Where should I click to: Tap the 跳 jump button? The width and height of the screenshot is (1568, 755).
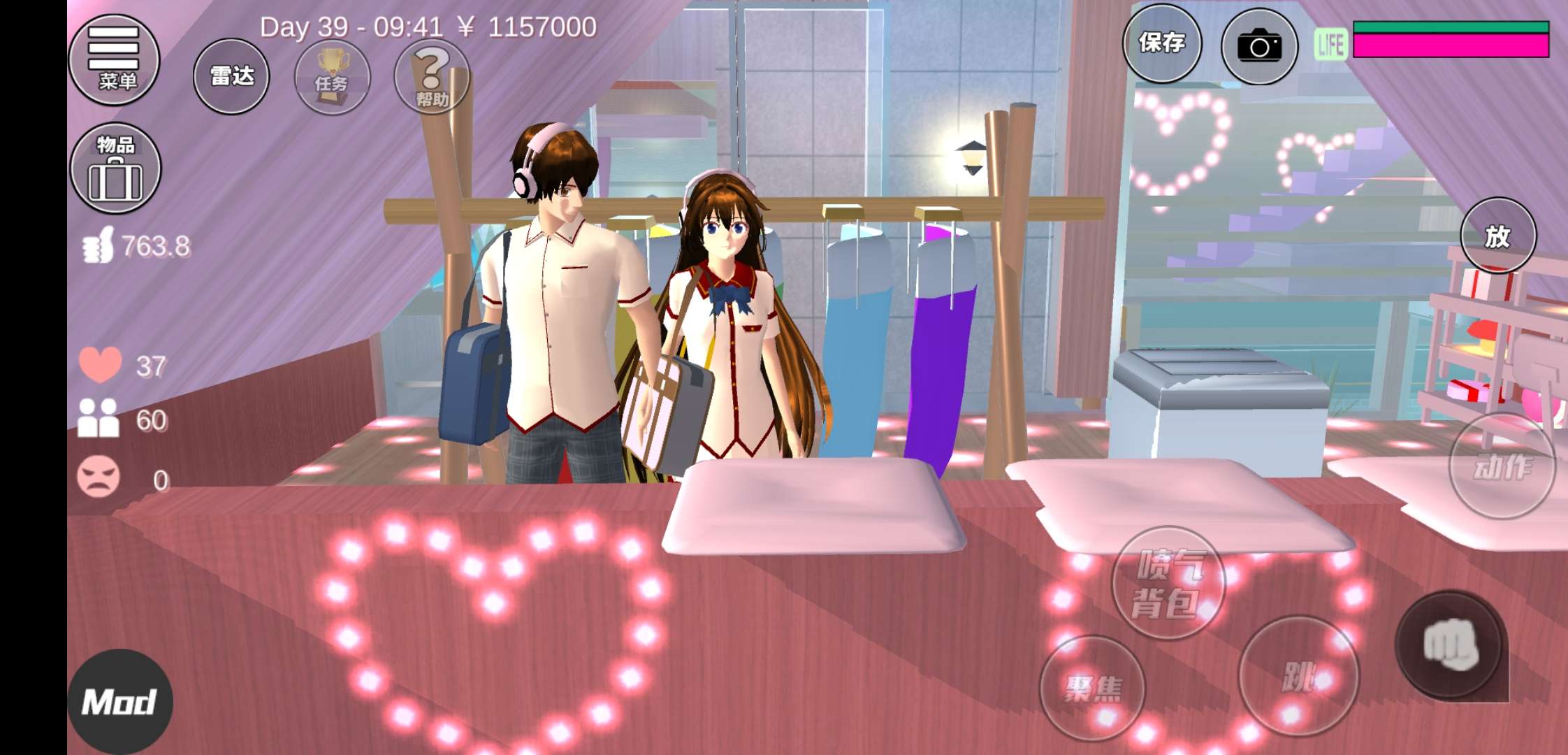pyautogui.click(x=1298, y=675)
